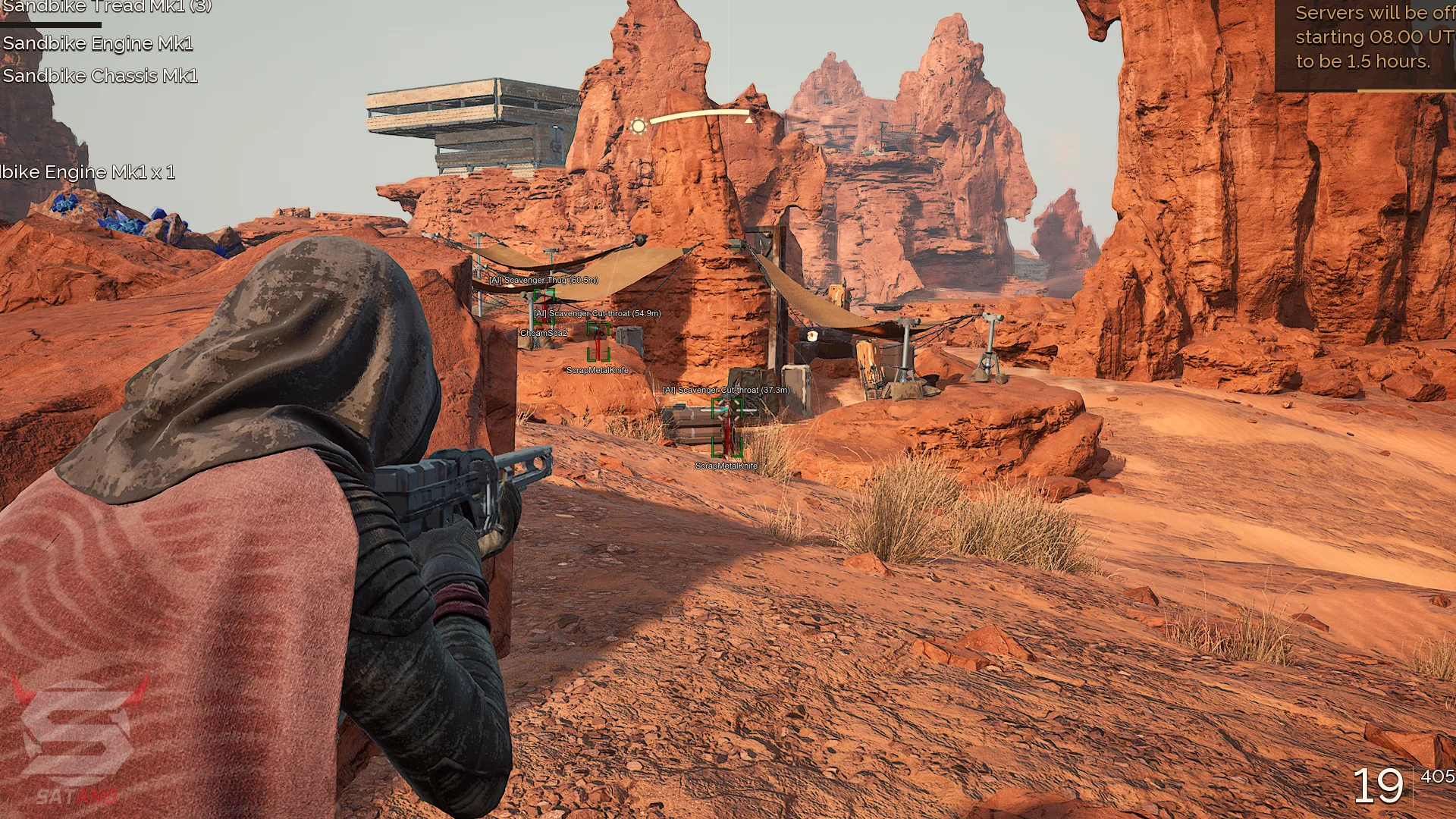
Task: Click the sun icon on the compass
Action: 639,126
